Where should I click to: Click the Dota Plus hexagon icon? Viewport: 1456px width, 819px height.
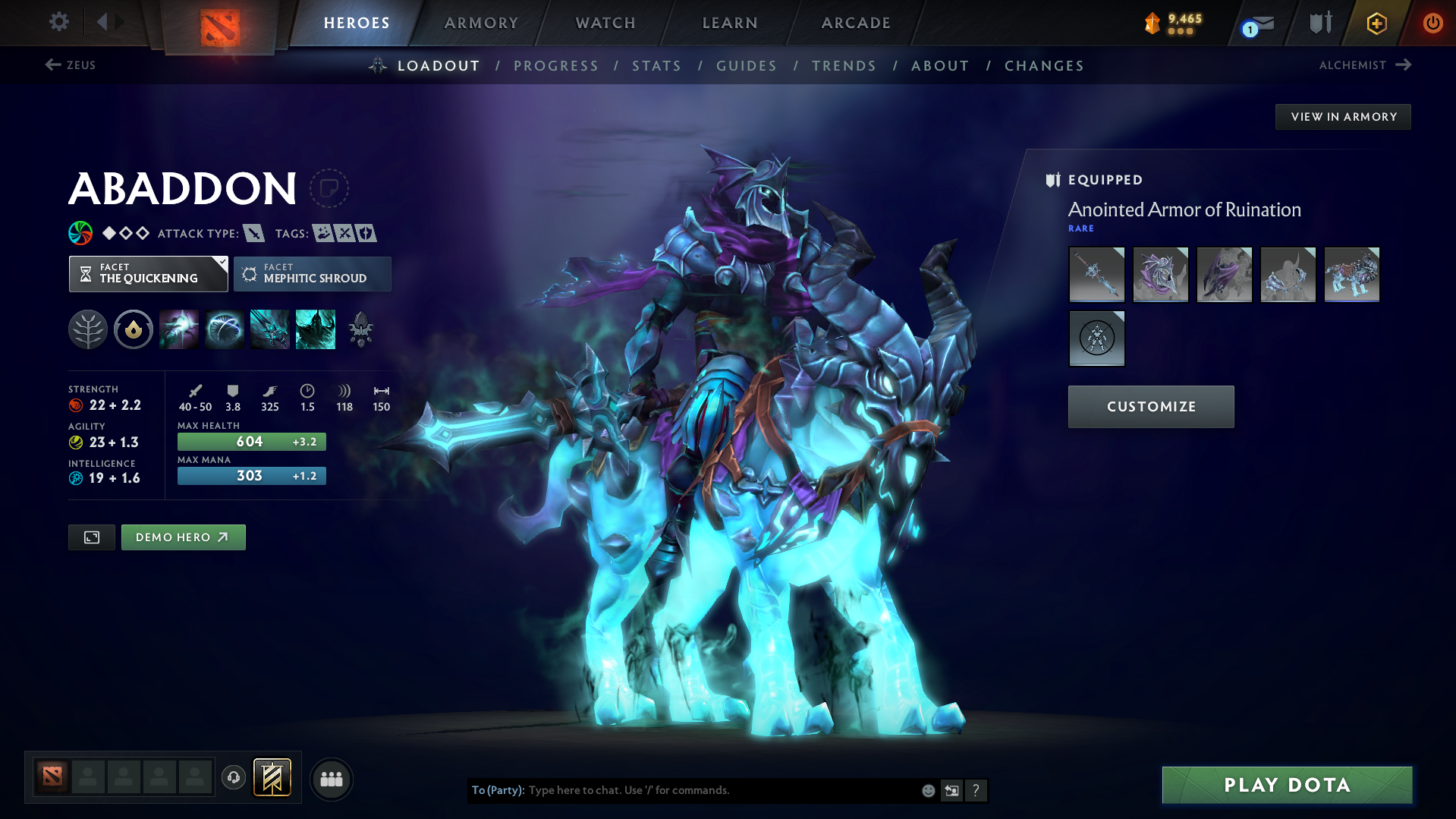click(x=1376, y=23)
